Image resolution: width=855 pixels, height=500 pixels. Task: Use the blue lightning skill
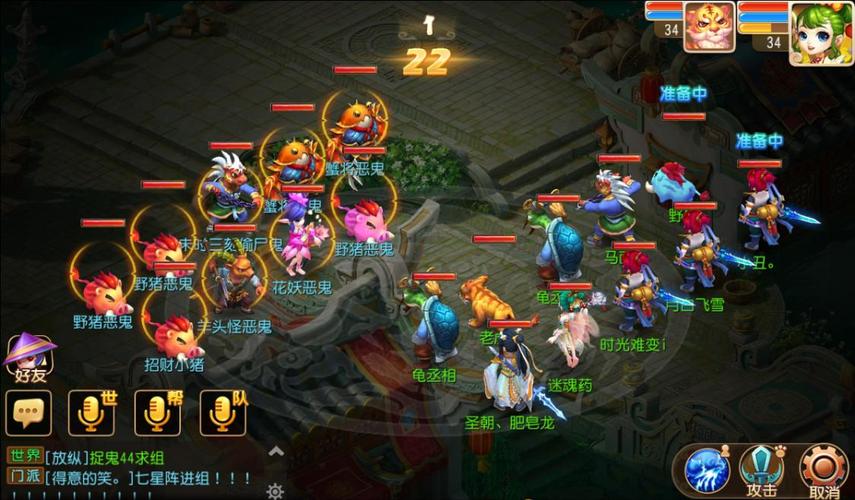click(x=707, y=469)
